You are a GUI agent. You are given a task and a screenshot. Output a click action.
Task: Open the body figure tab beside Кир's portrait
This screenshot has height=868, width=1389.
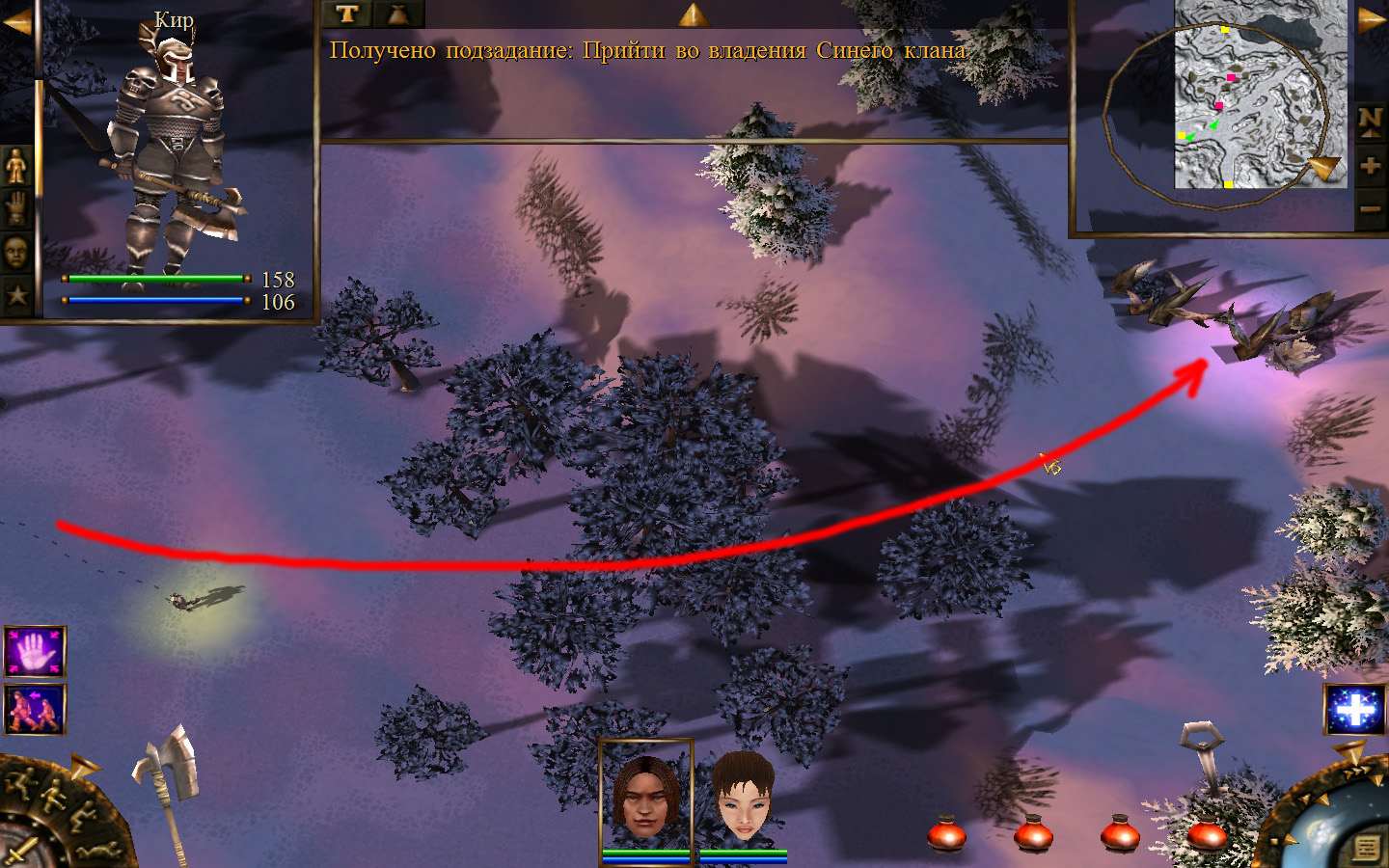pyautogui.click(x=16, y=166)
